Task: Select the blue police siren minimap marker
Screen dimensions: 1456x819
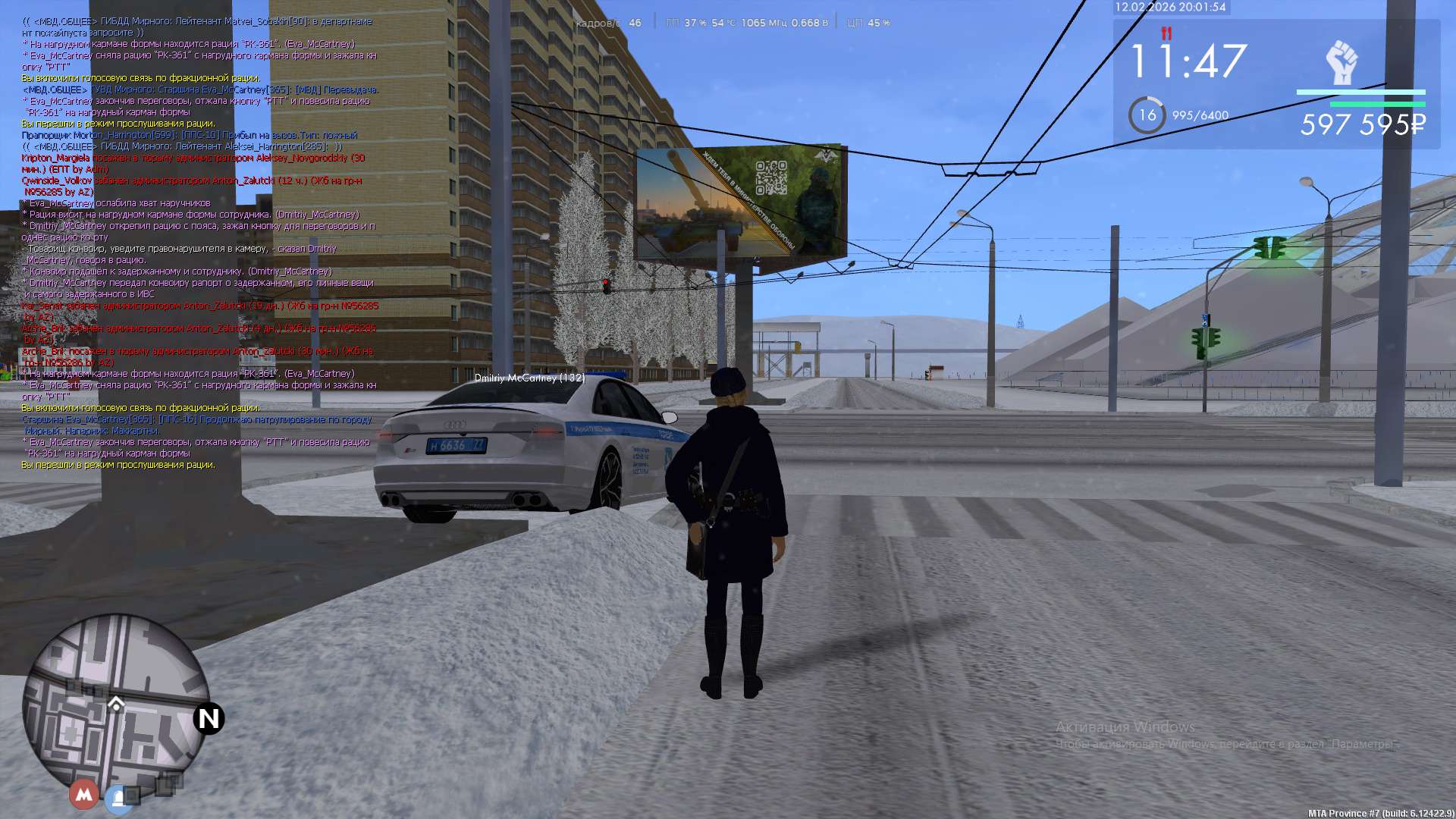Action: tap(119, 798)
